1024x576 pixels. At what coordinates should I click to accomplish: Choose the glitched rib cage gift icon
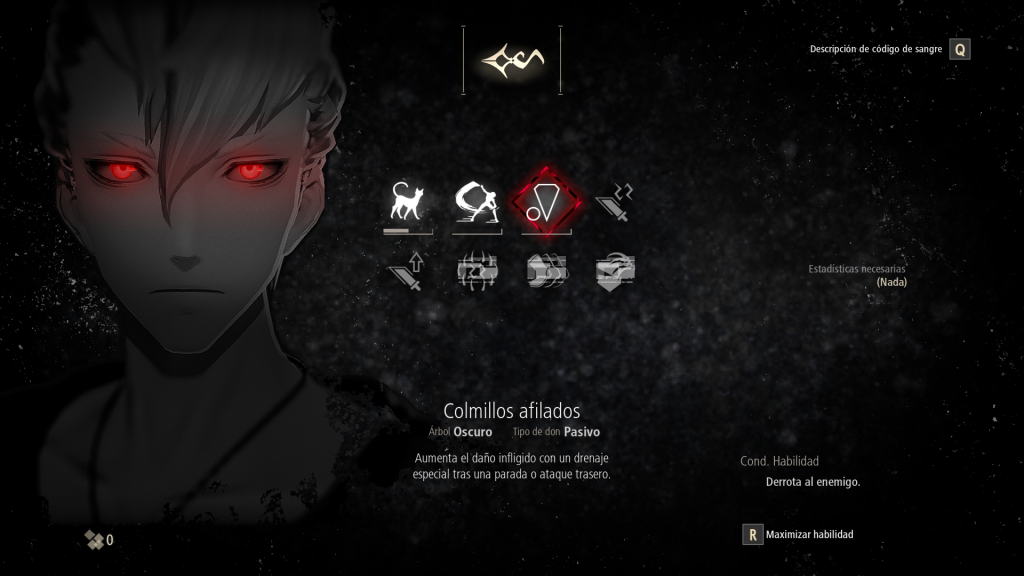pyautogui.click(x=476, y=270)
